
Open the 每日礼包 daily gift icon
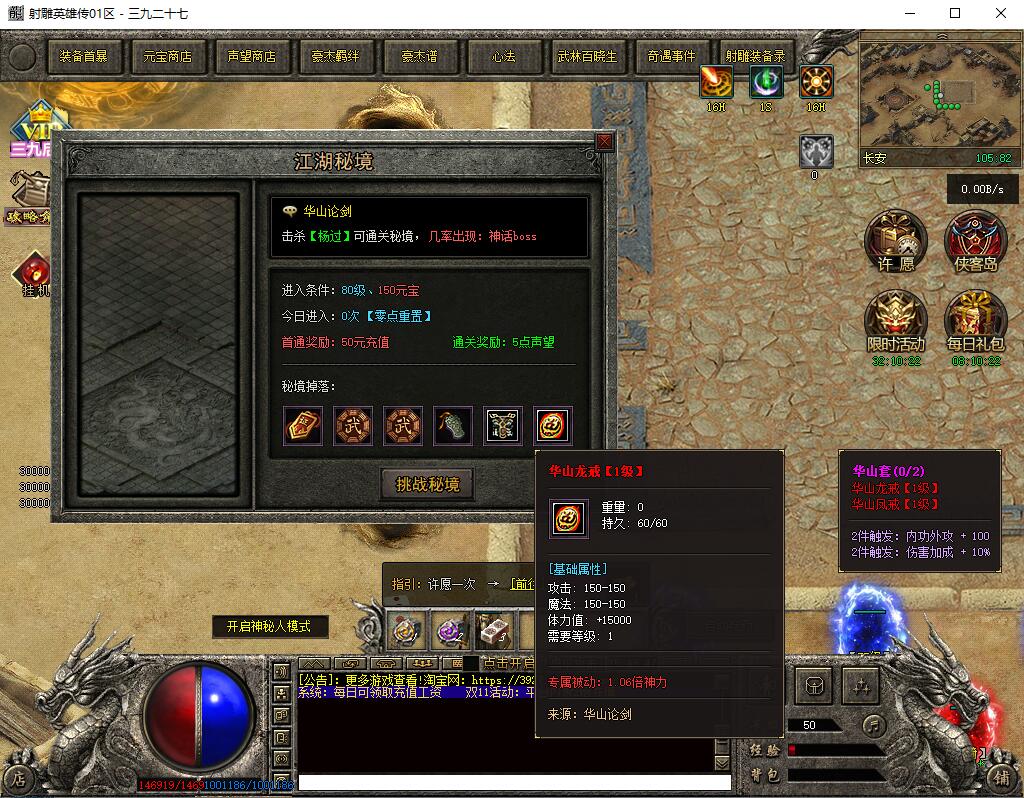(x=975, y=320)
